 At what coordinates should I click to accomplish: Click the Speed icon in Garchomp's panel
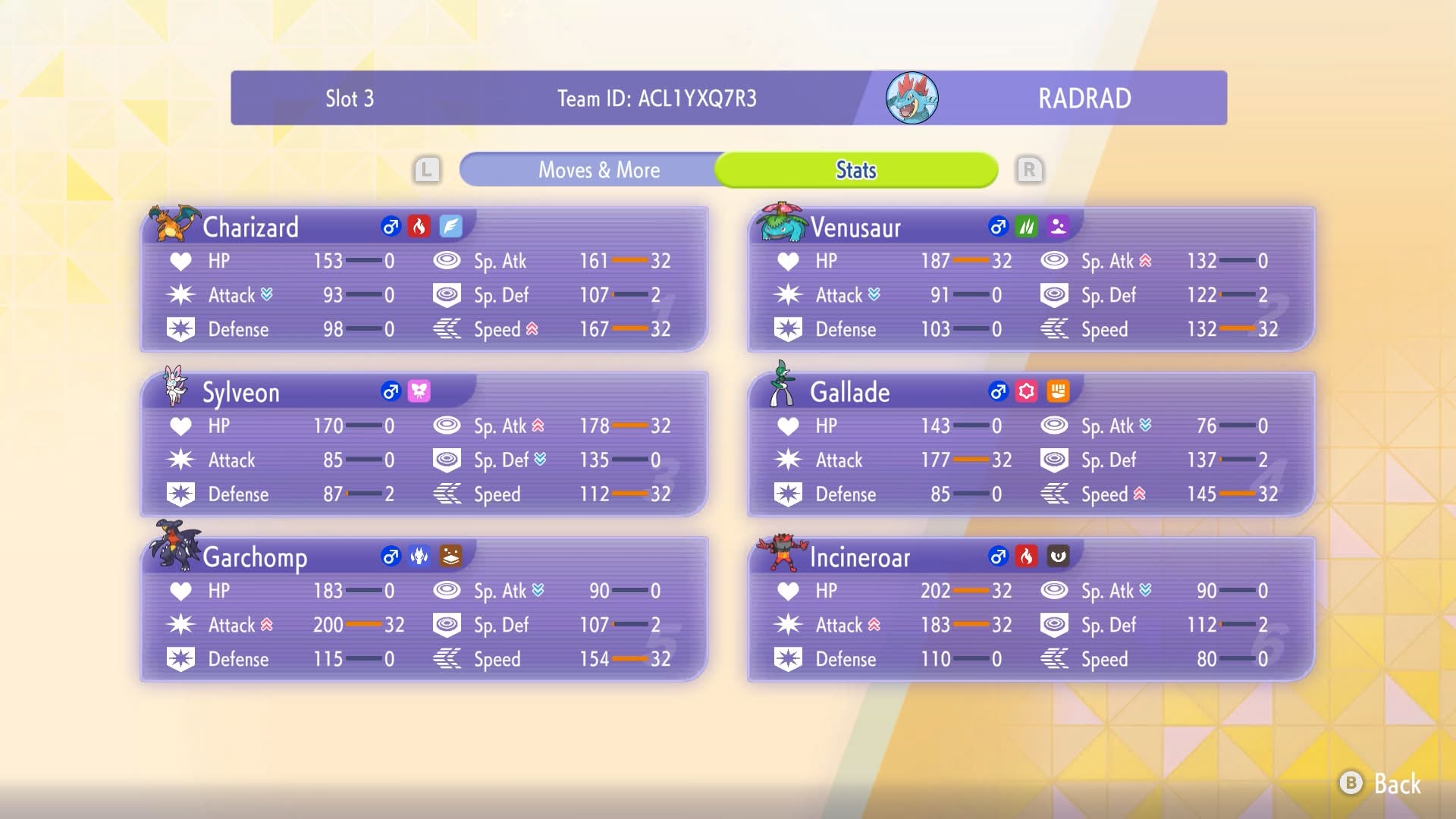click(x=447, y=658)
